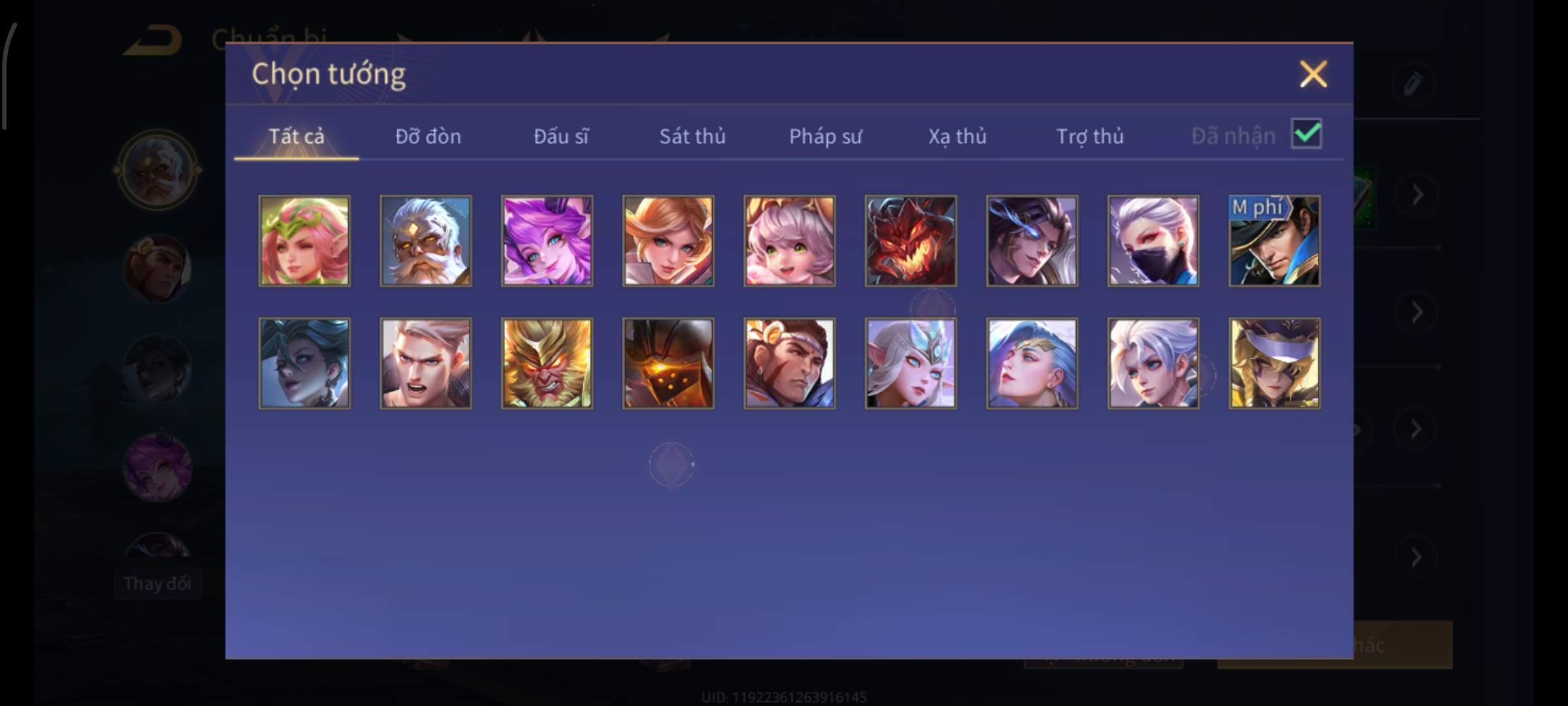Select the masked white-haired ninja hero
The width and height of the screenshot is (1568, 706).
[x=1153, y=241]
